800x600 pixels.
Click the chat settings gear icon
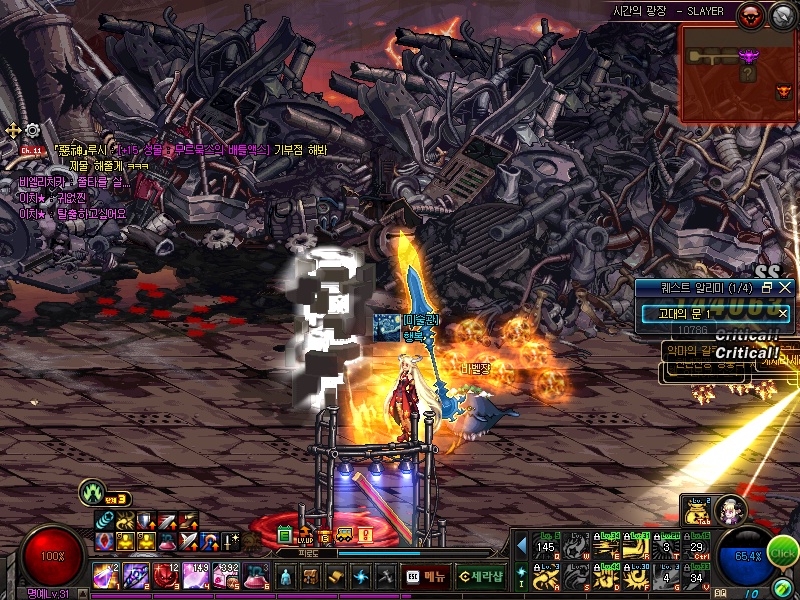tap(32, 130)
